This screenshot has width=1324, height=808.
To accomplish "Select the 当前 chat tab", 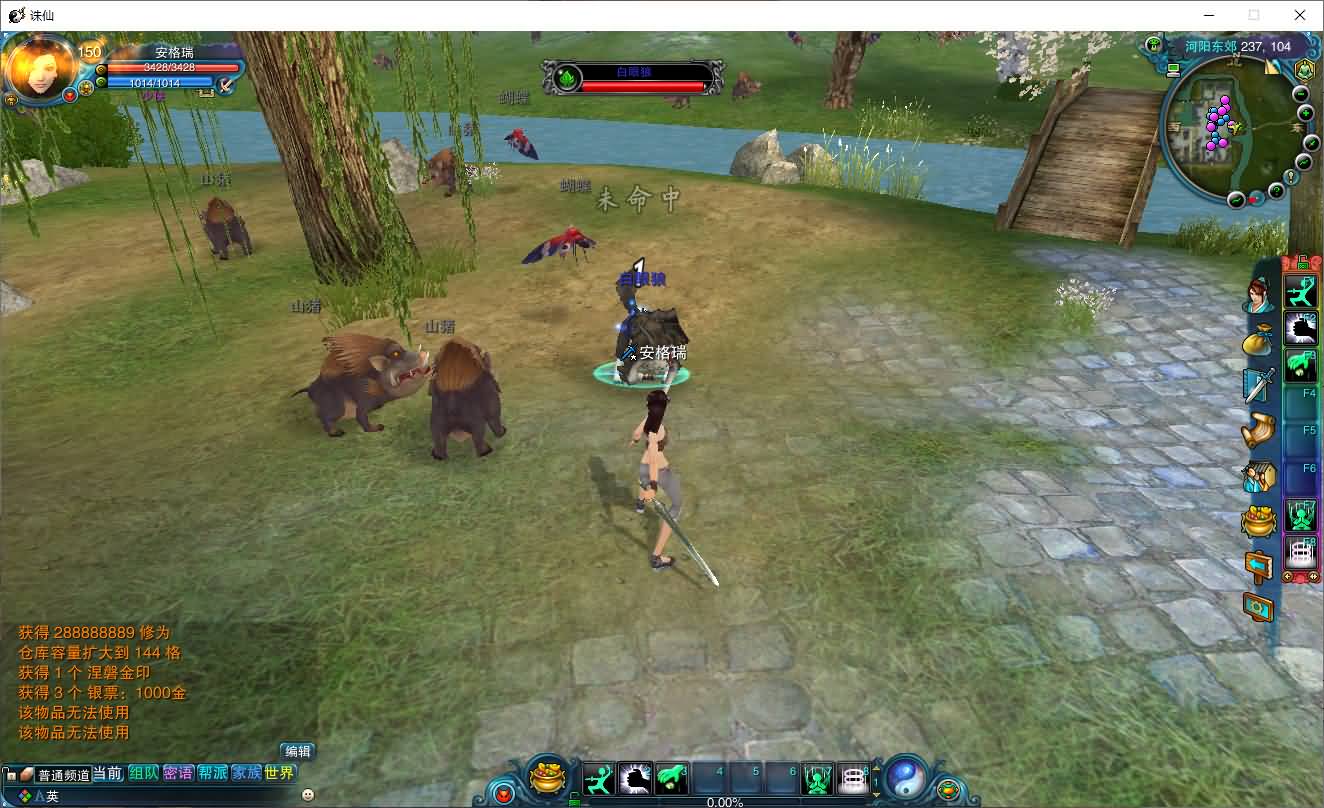I will click(108, 773).
